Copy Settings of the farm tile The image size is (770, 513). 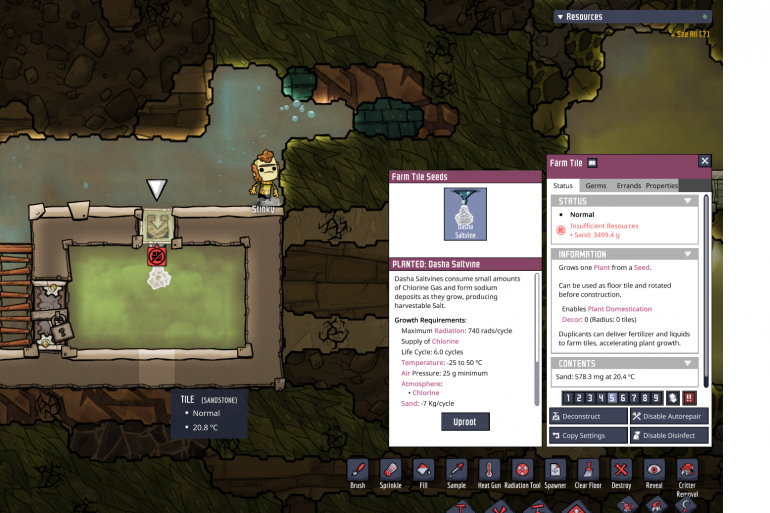pos(588,436)
